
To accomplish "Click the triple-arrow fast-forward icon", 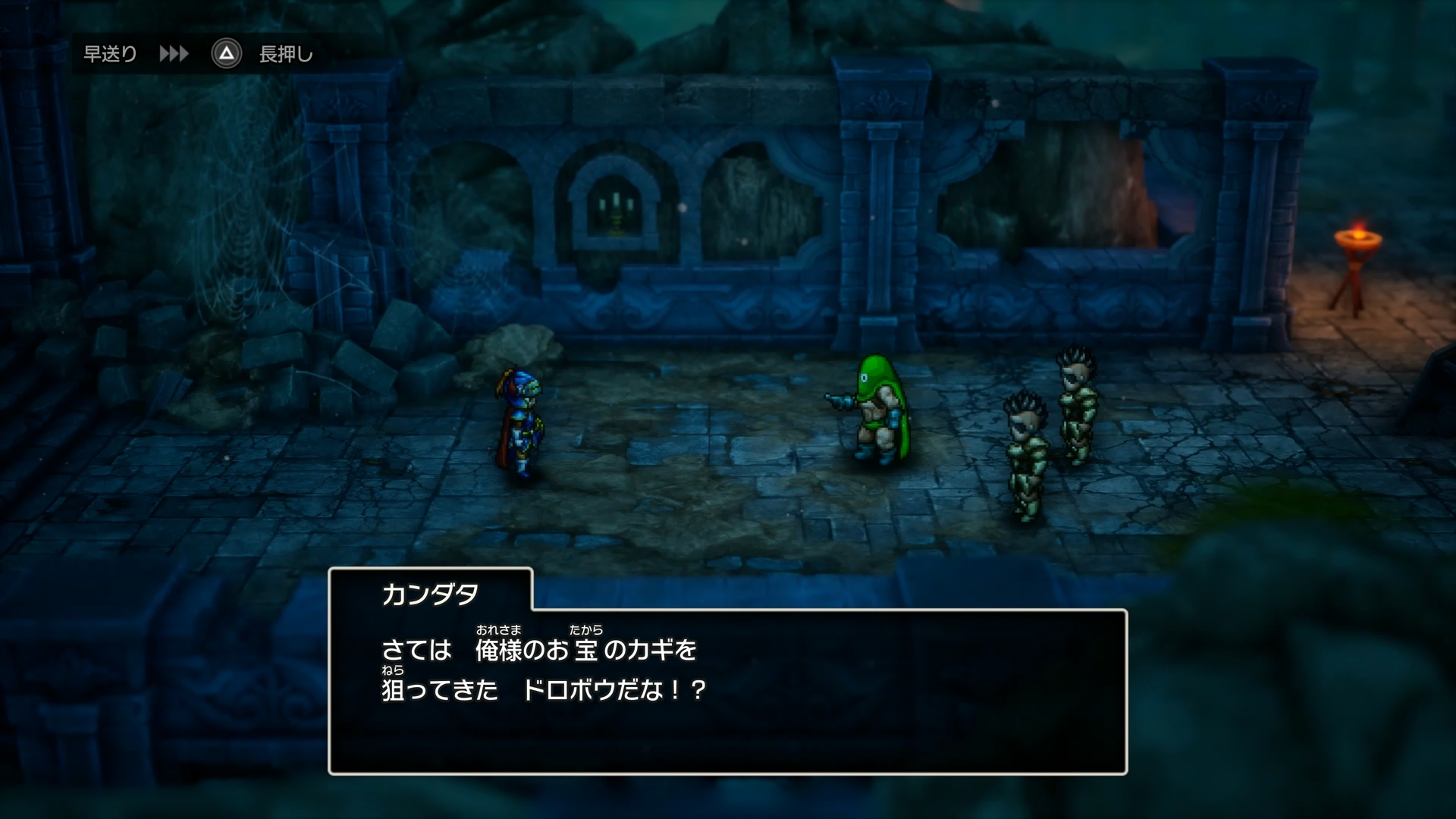I will 174,54.
